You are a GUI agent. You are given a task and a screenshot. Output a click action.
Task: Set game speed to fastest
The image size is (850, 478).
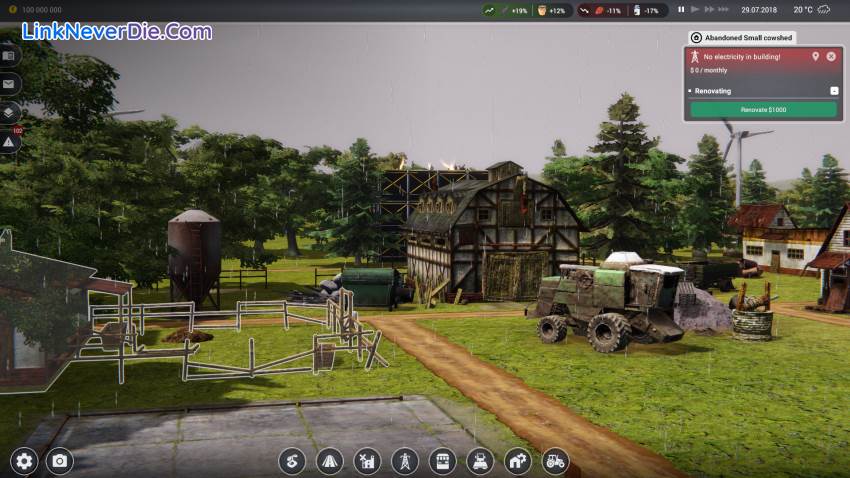click(724, 9)
